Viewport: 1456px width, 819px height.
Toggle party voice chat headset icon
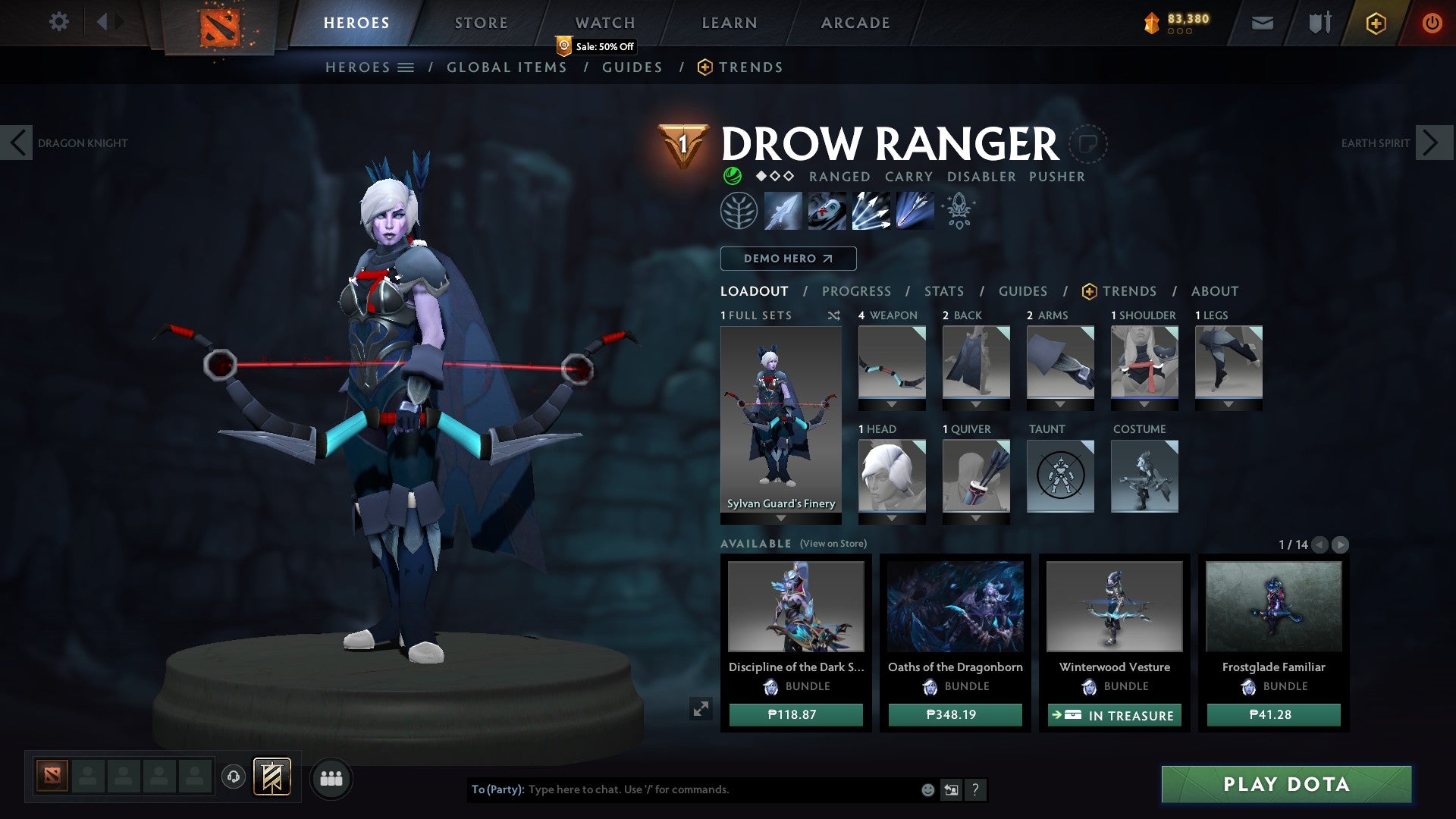(x=234, y=778)
